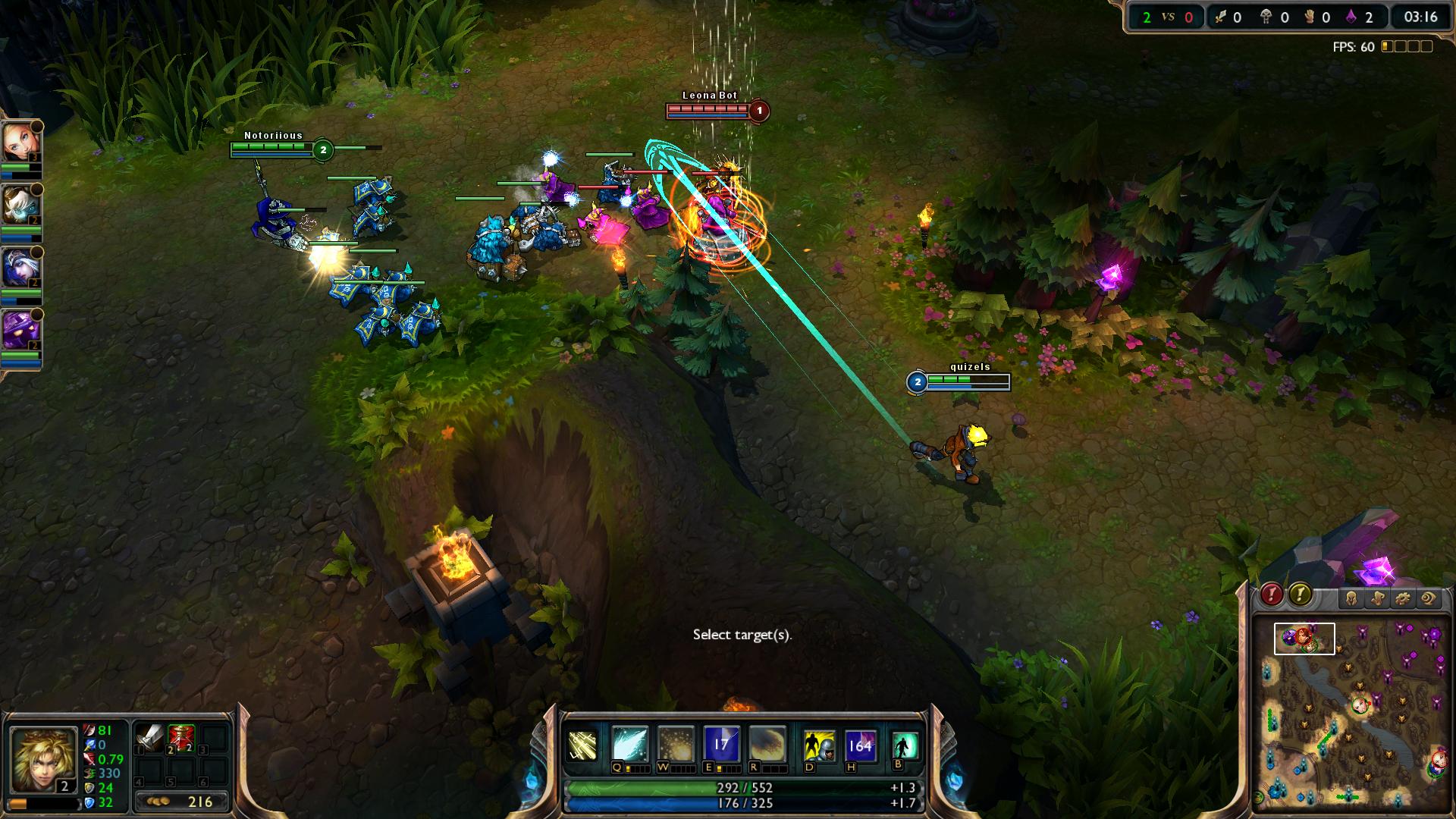Activate the yellow exclamation ping button
This screenshot has width=1456, height=819.
(x=1300, y=595)
